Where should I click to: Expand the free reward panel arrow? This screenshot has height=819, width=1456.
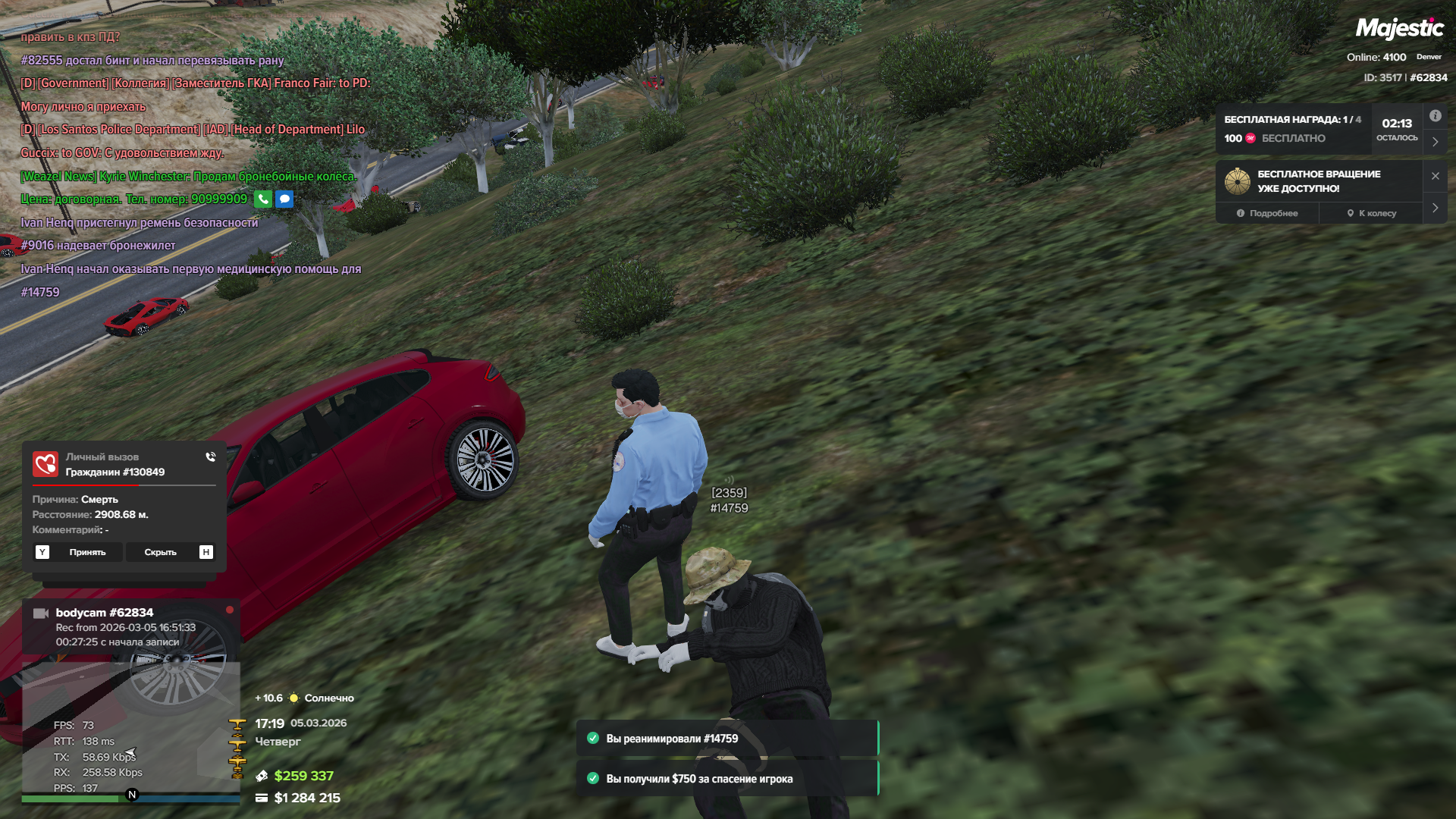[x=1435, y=142]
